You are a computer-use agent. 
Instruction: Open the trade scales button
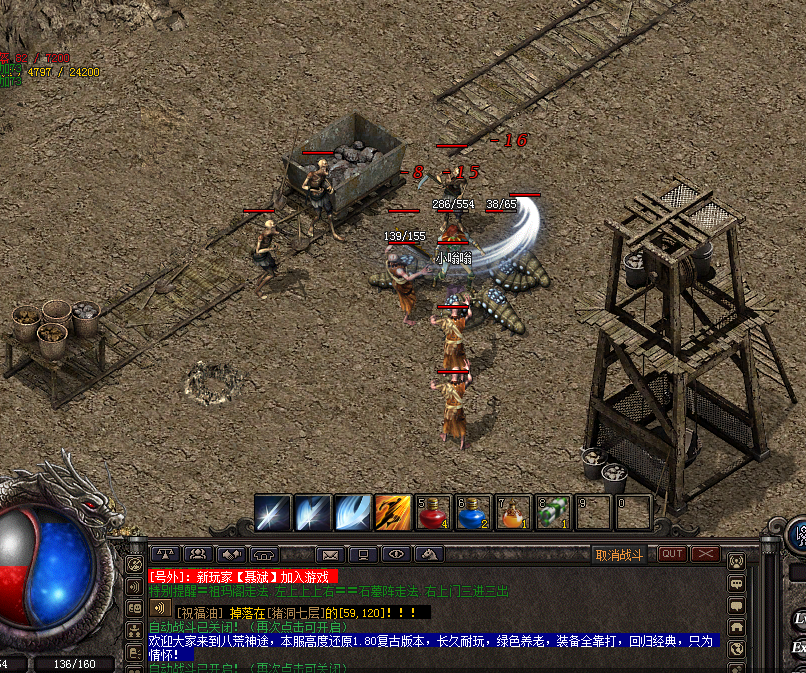[x=164, y=554]
